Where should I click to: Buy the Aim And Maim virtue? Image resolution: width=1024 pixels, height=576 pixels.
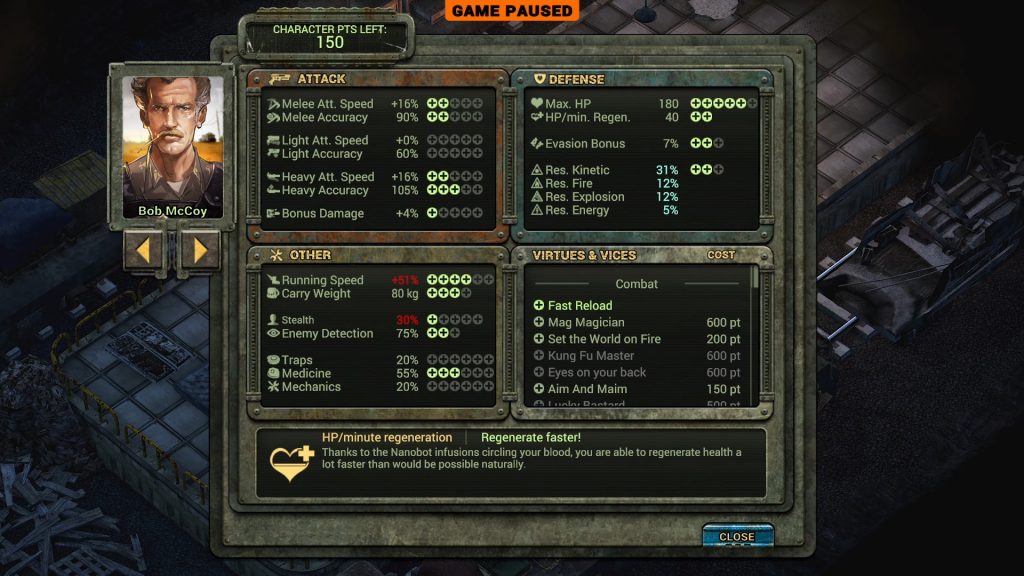pos(587,389)
